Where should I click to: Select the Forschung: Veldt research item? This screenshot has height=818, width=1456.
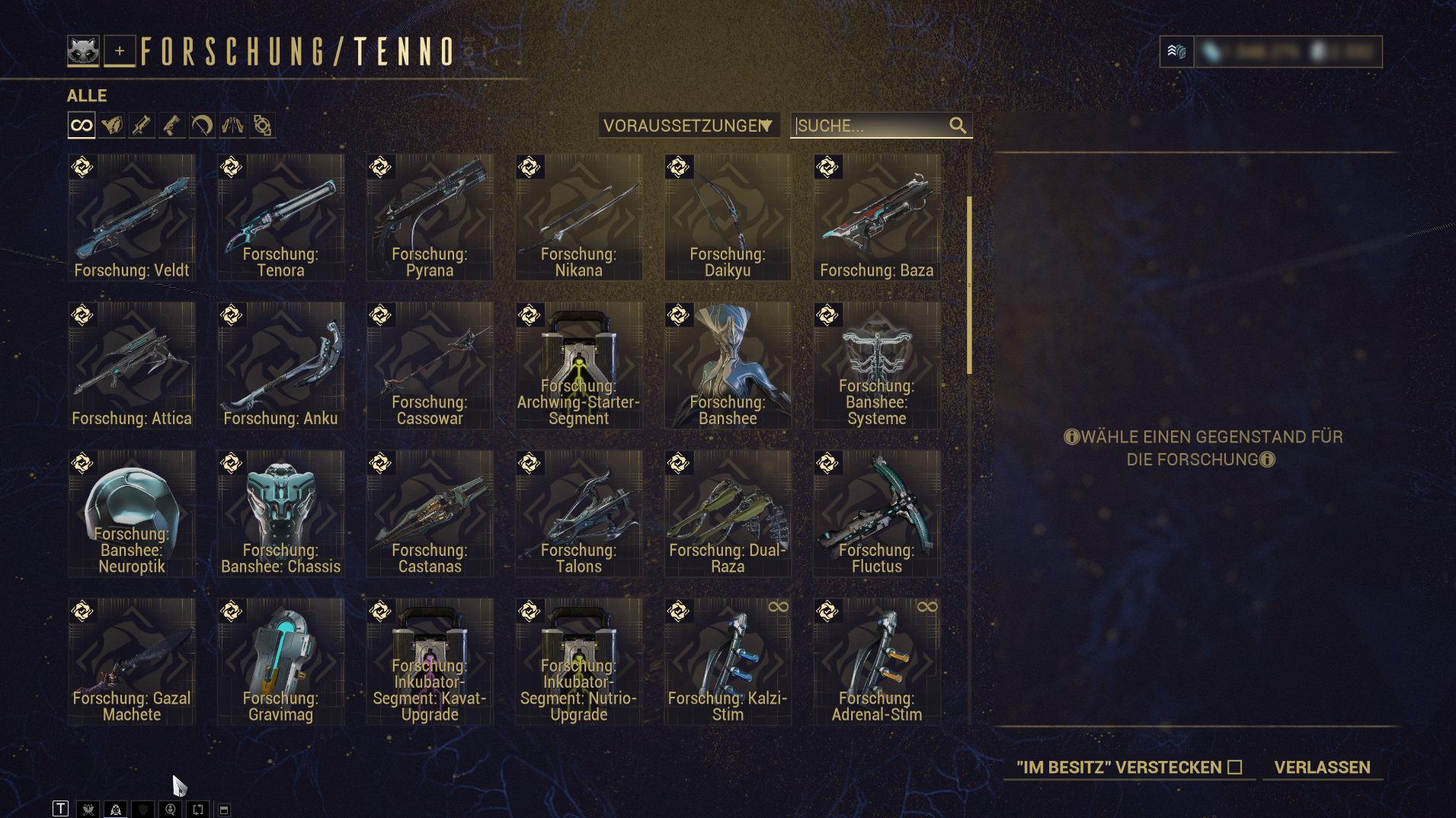132,218
